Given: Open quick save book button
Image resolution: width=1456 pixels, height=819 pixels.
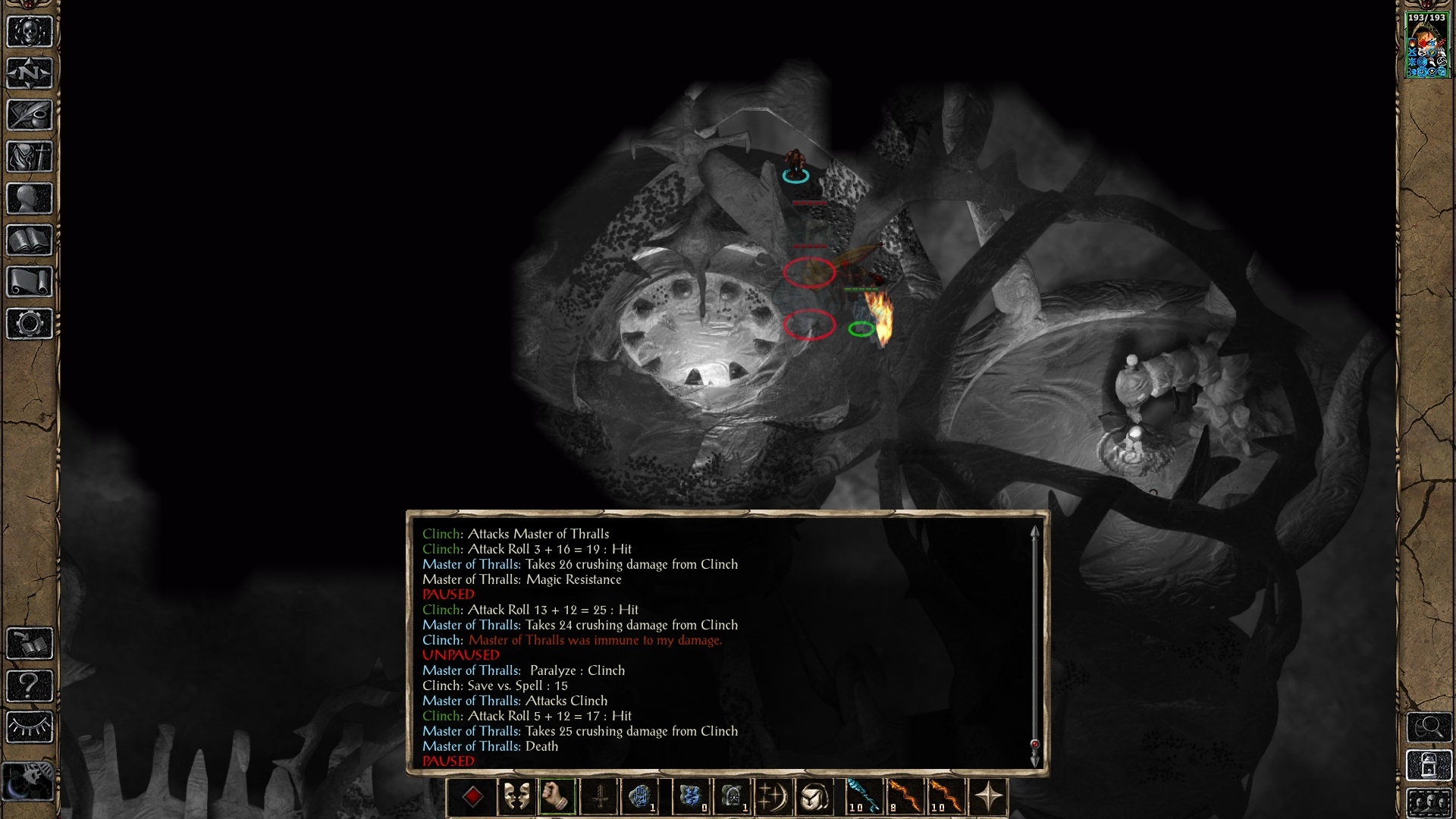Looking at the screenshot, I should pos(30,644).
